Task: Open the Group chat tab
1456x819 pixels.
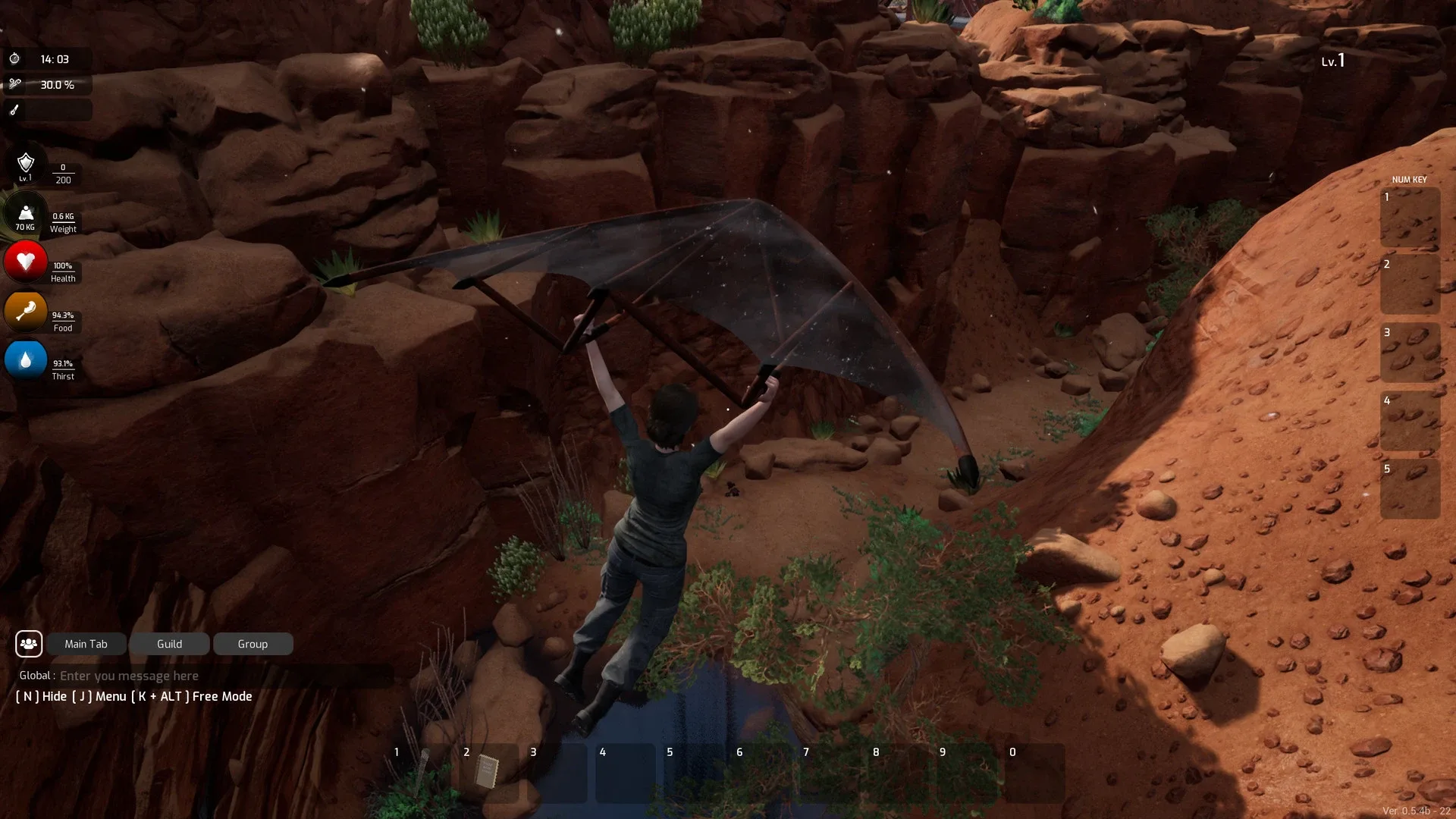Action: [253, 644]
